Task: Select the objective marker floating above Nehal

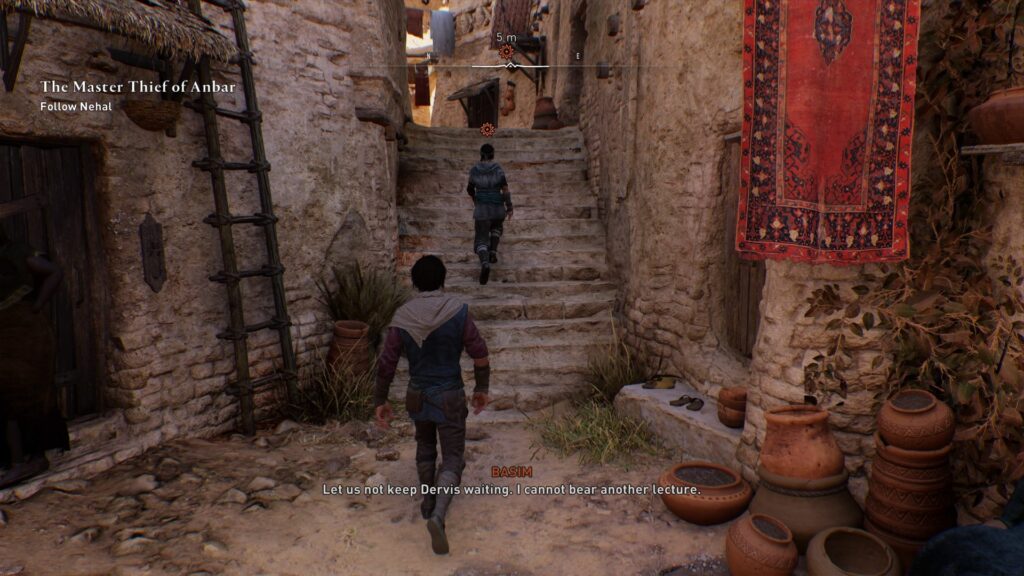Action: [487, 129]
